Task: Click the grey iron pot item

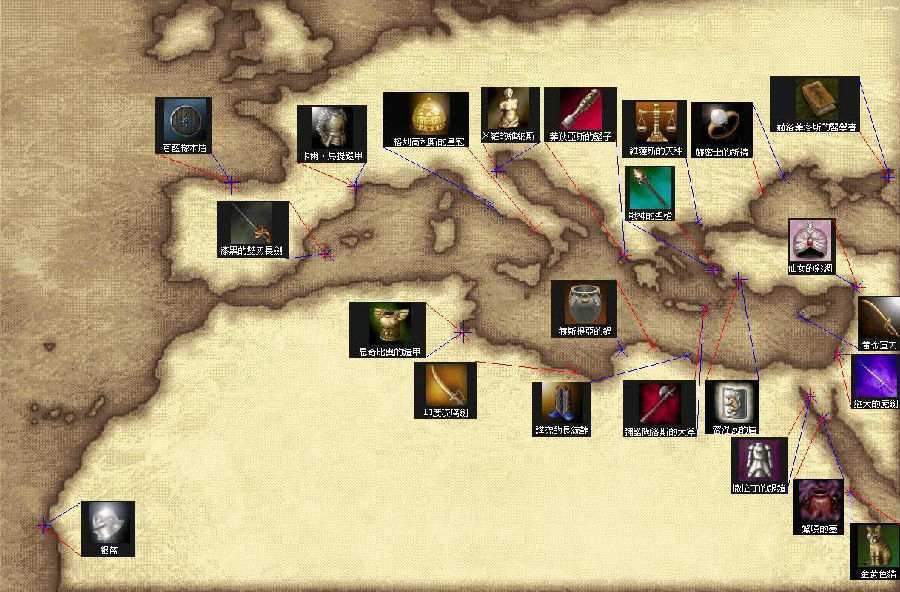Action: (583, 302)
